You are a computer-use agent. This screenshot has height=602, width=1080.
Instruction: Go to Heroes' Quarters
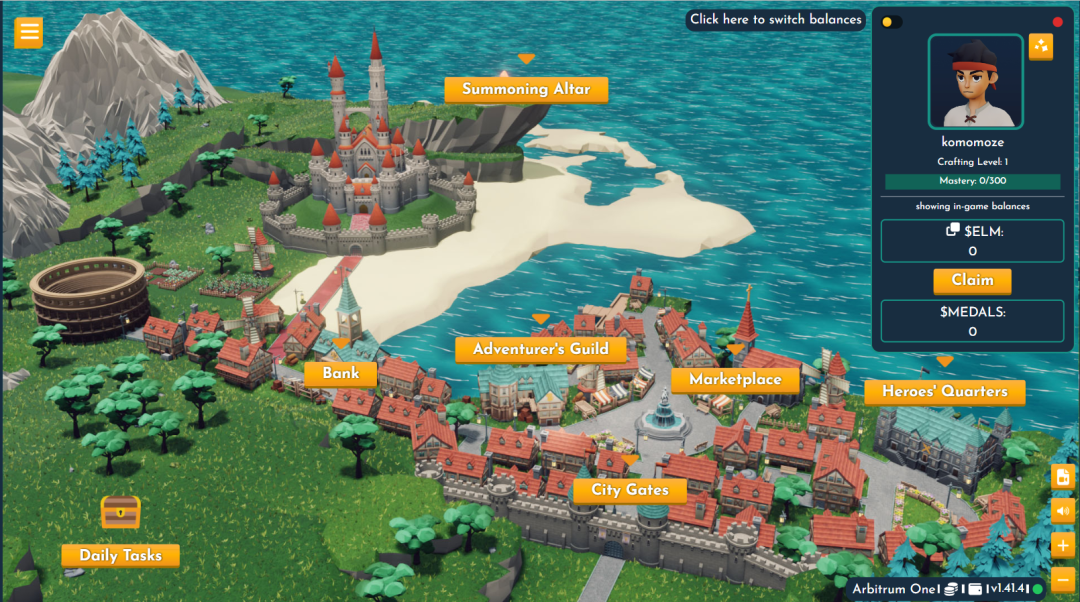pos(944,391)
